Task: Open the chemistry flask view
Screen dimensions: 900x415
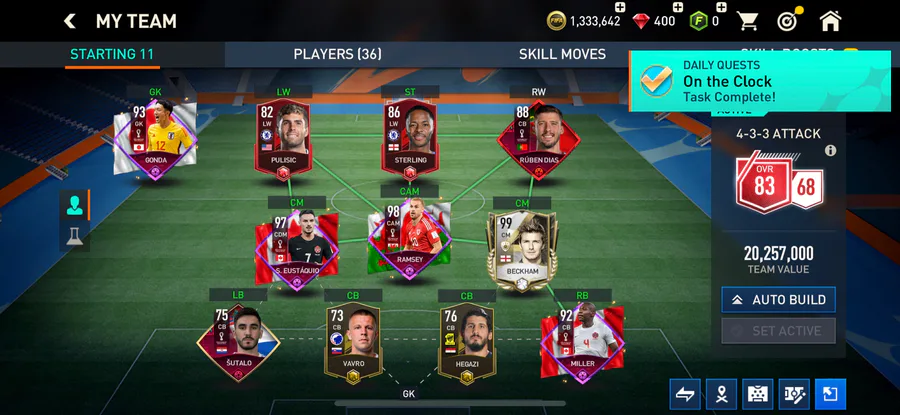Action: pos(75,236)
